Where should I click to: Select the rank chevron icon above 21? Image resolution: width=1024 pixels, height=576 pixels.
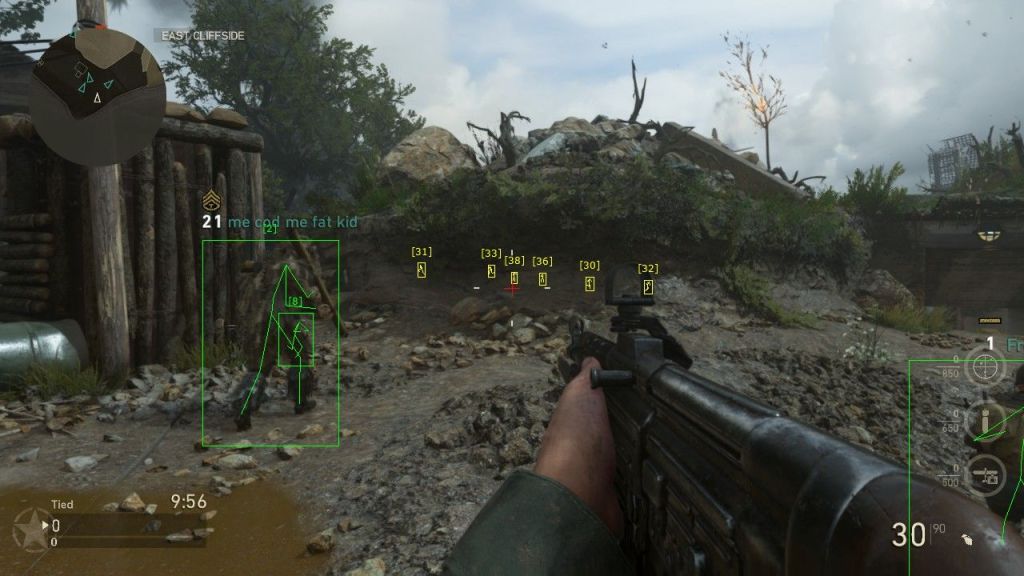[211, 201]
